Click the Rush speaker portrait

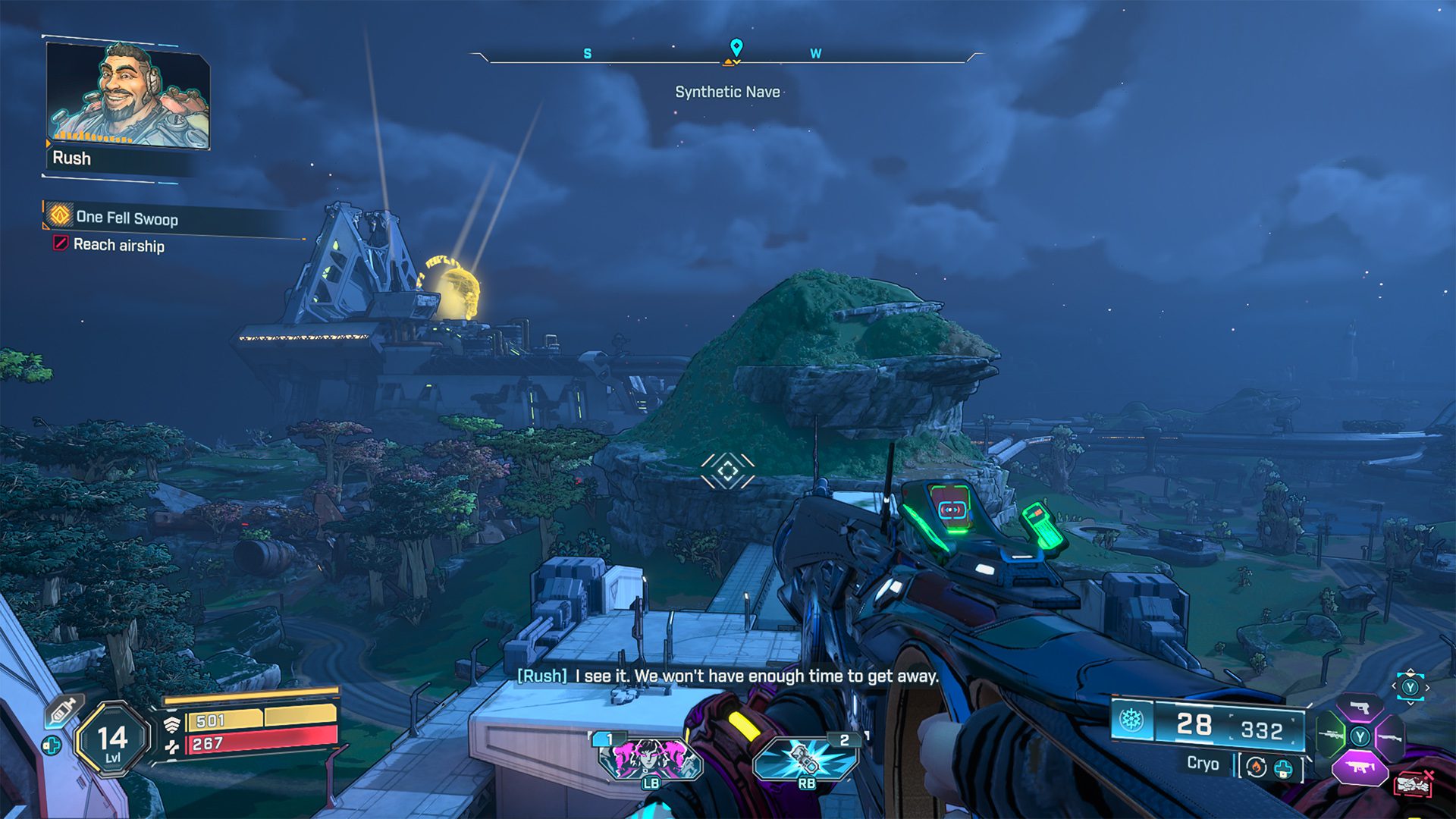[127, 95]
